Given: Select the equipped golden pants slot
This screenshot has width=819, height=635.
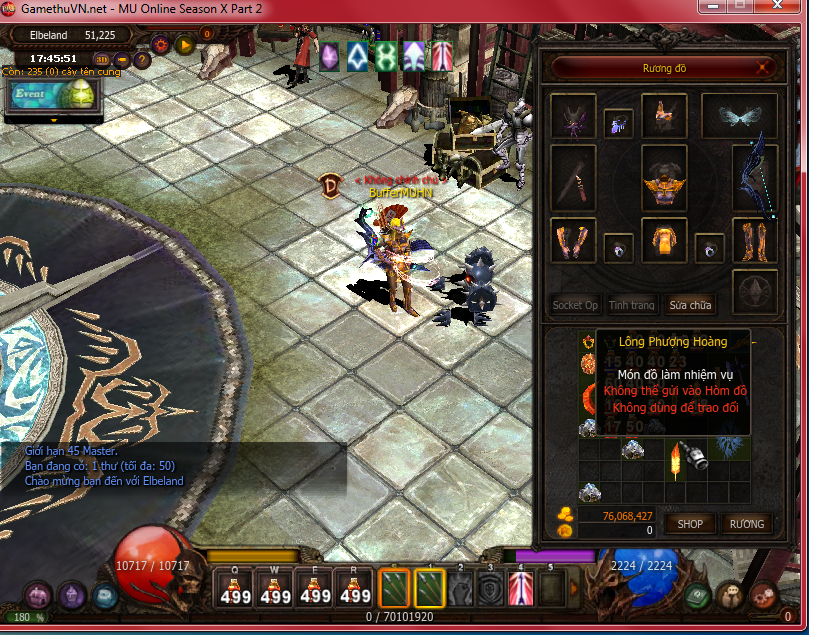Looking at the screenshot, I should pos(663,241).
